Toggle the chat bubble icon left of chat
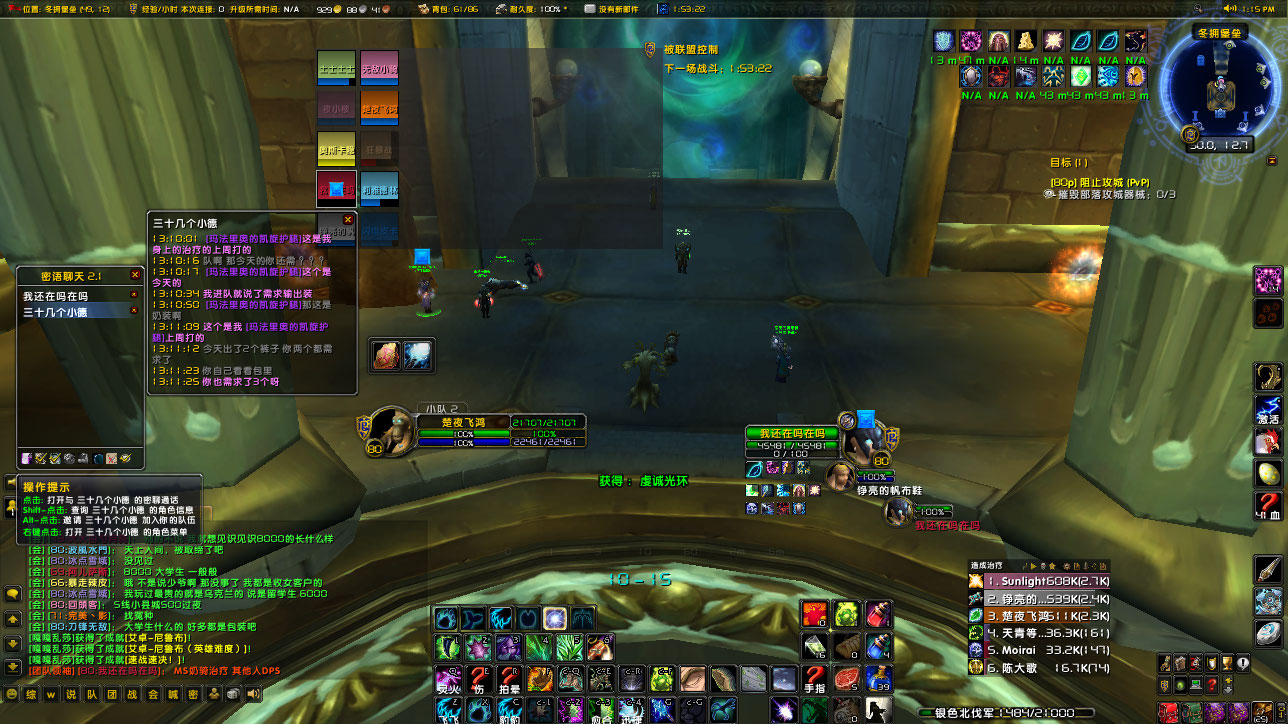1288x724 pixels. click(13, 595)
